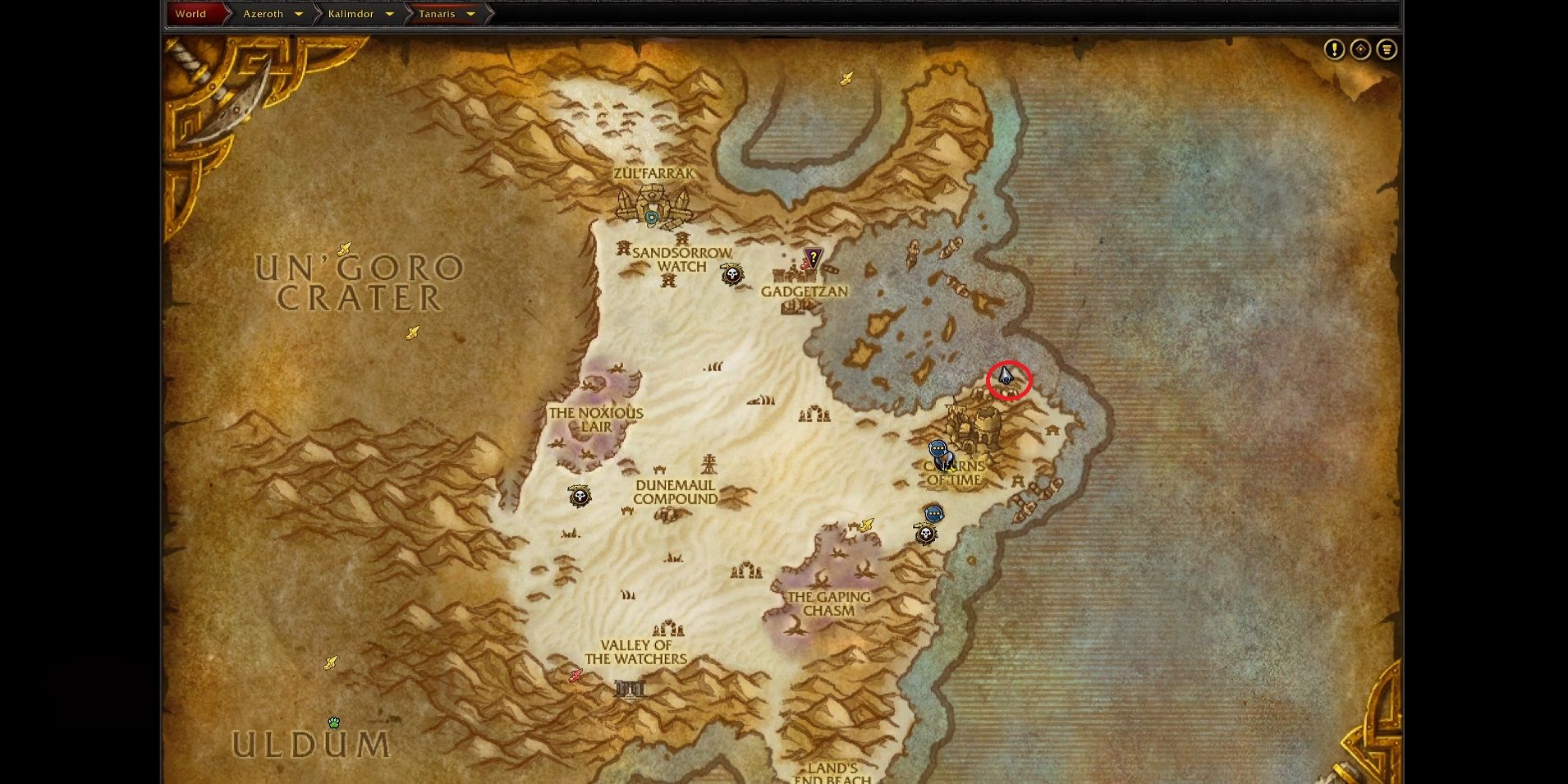This screenshot has width=1568, height=784.
Task: Select the Zul'Farrak dungeon entrance marker
Action: pos(652,218)
